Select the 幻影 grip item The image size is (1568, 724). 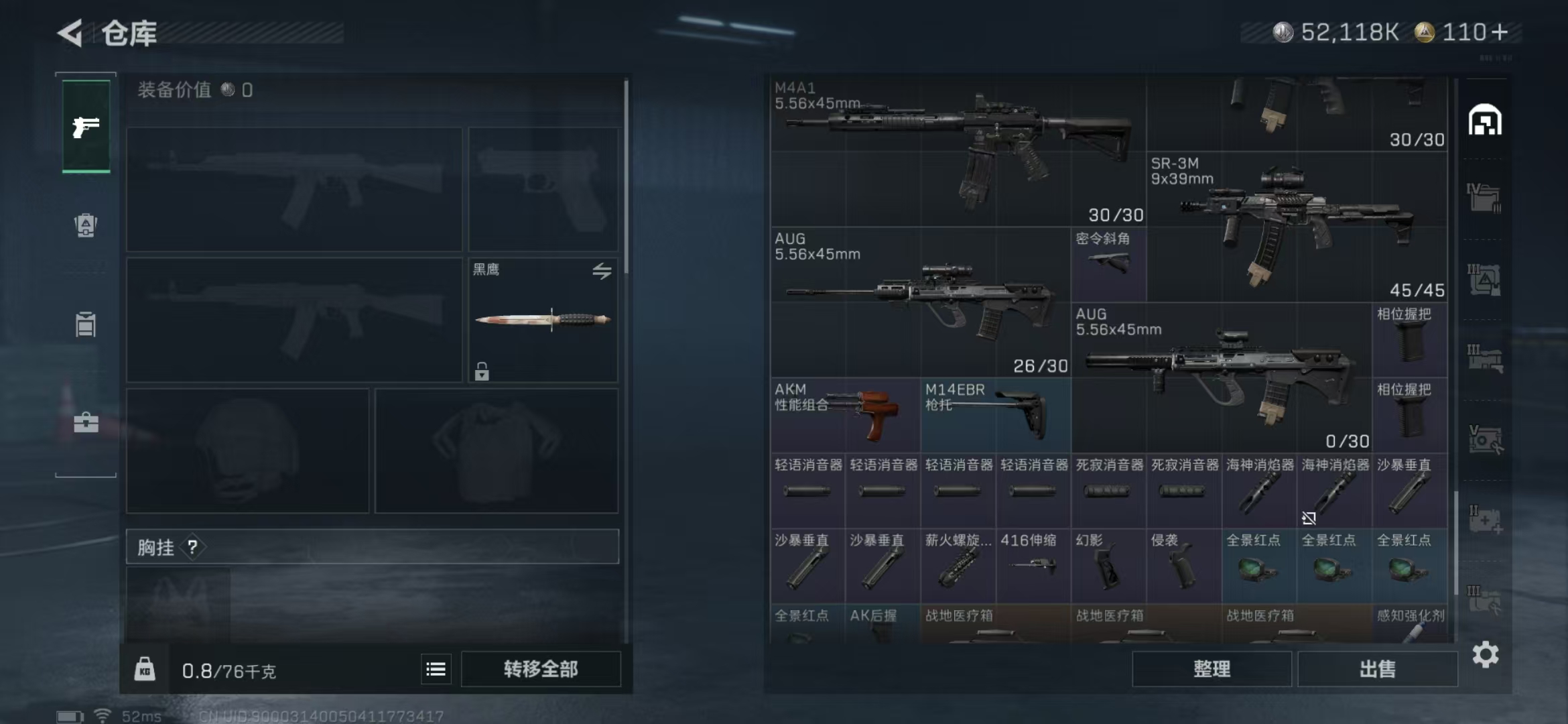tap(1108, 566)
